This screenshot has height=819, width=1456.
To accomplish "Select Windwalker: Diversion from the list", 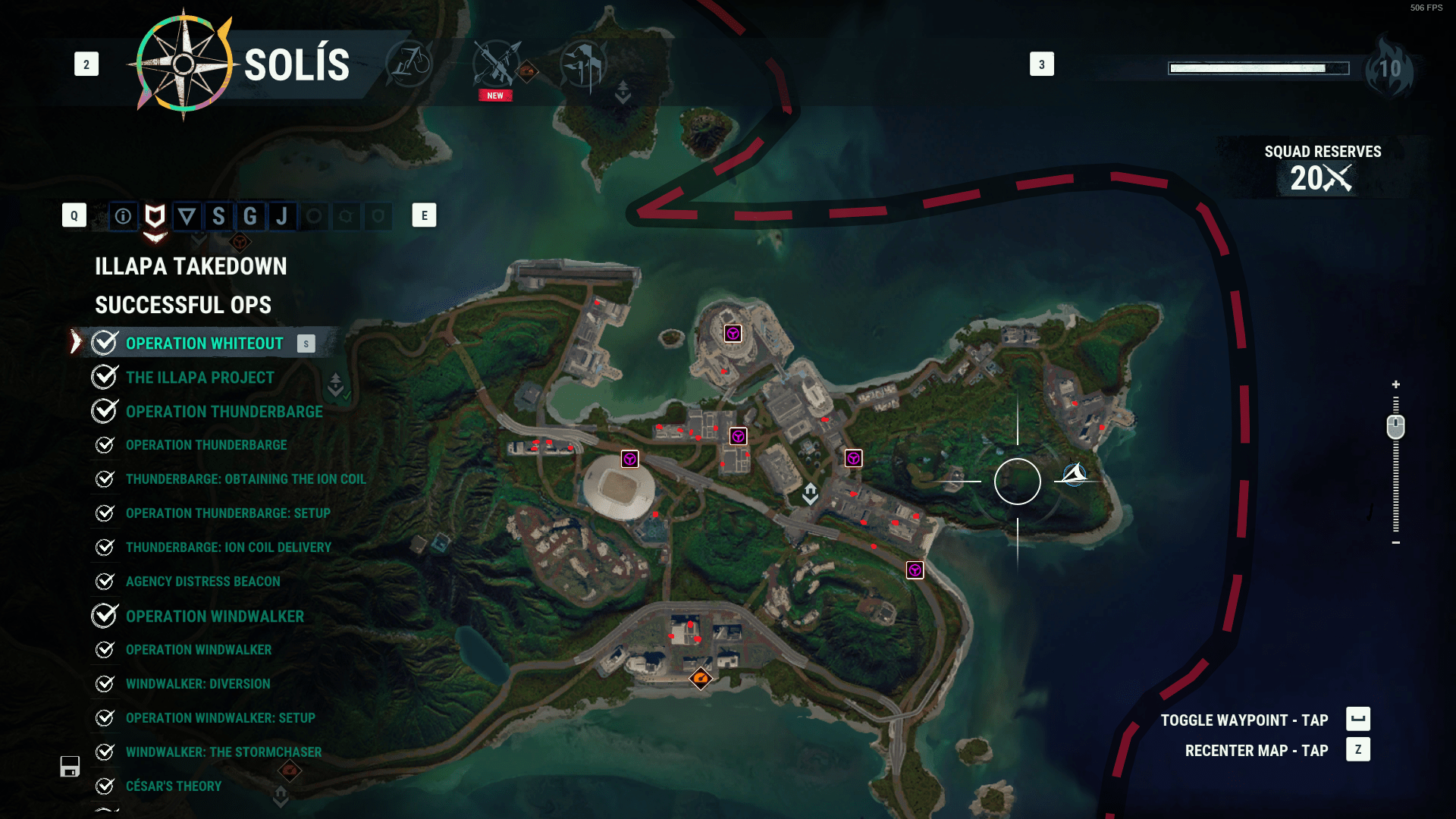I will tap(198, 684).
